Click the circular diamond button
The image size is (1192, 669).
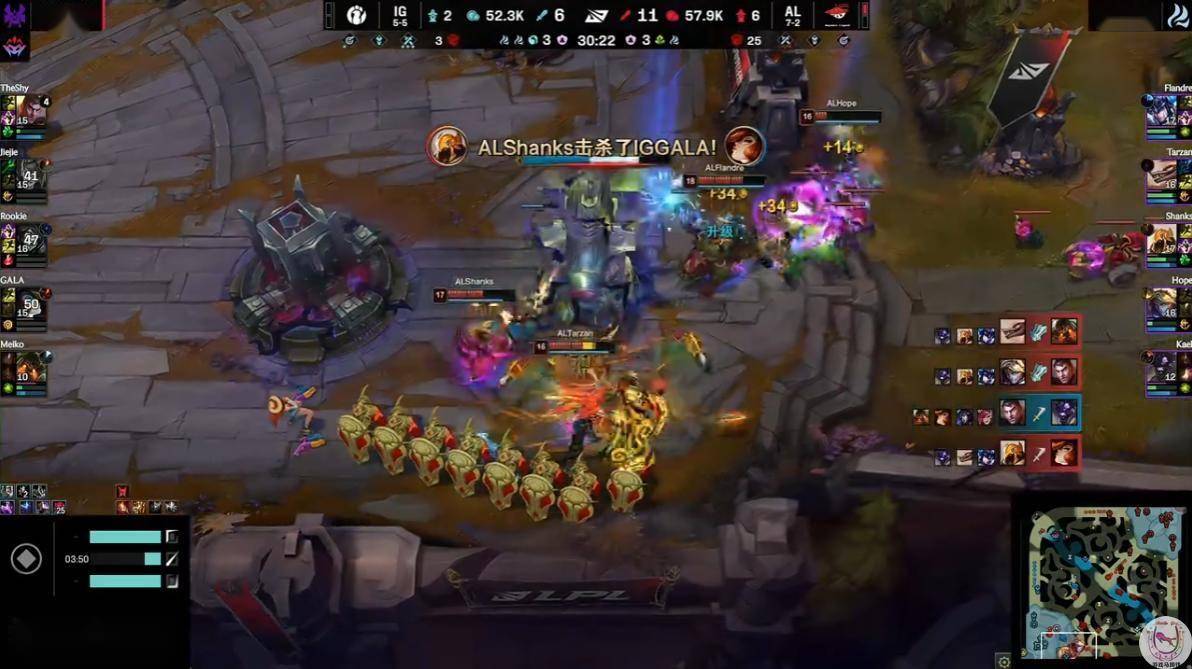pyautogui.click(x=26, y=559)
